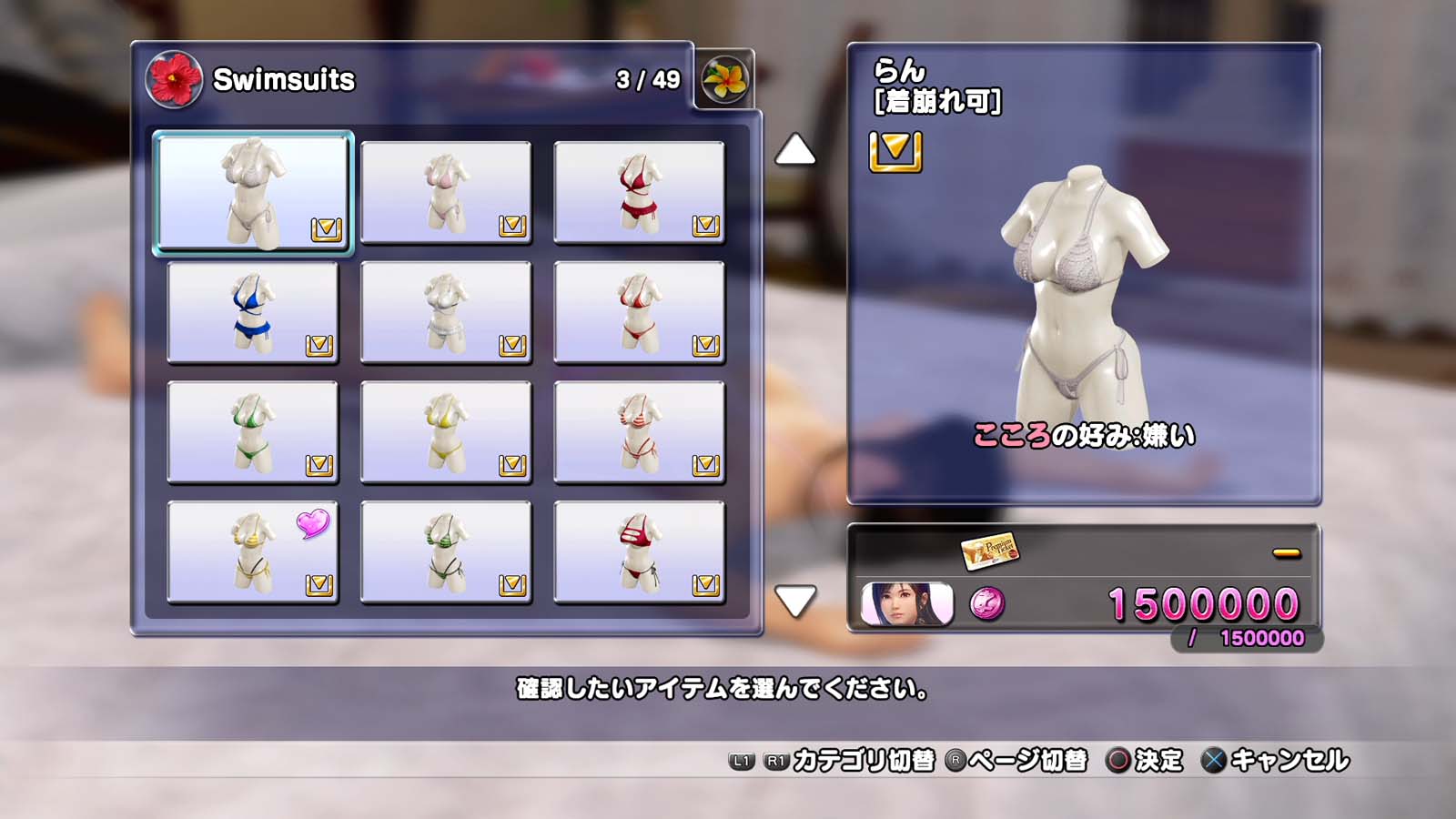Select the pale pink bikini tile
The width and height of the screenshot is (1456, 819).
(446, 192)
